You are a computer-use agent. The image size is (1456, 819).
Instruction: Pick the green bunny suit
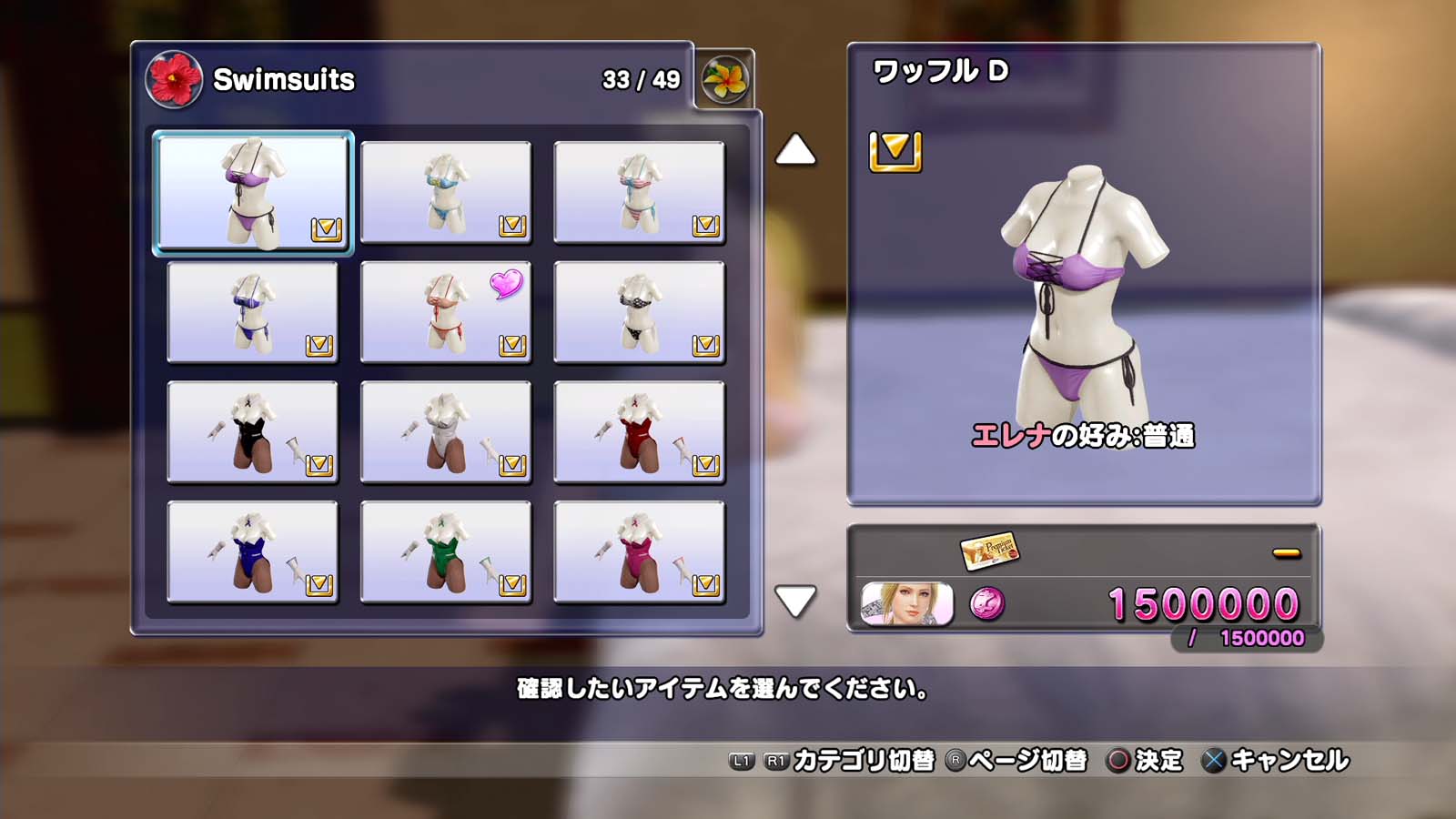click(446, 552)
